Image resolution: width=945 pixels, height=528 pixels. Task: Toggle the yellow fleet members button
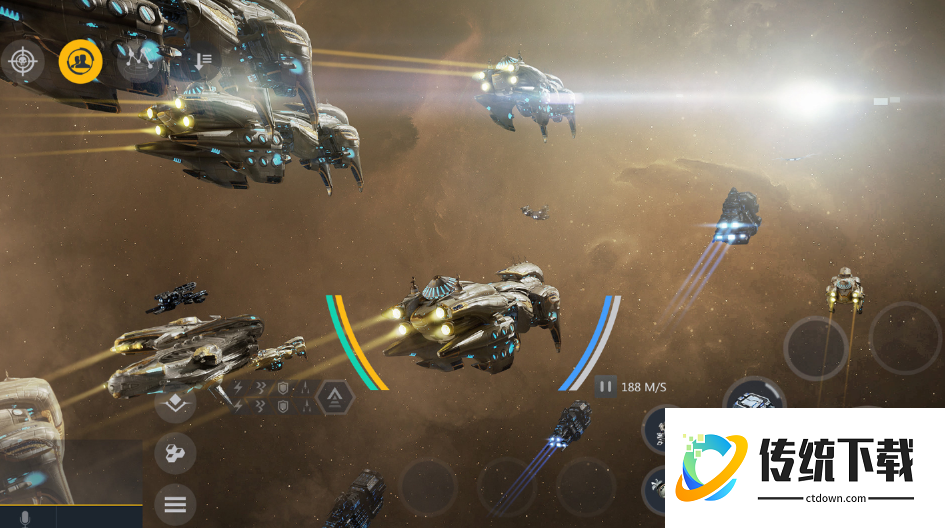(x=80, y=62)
